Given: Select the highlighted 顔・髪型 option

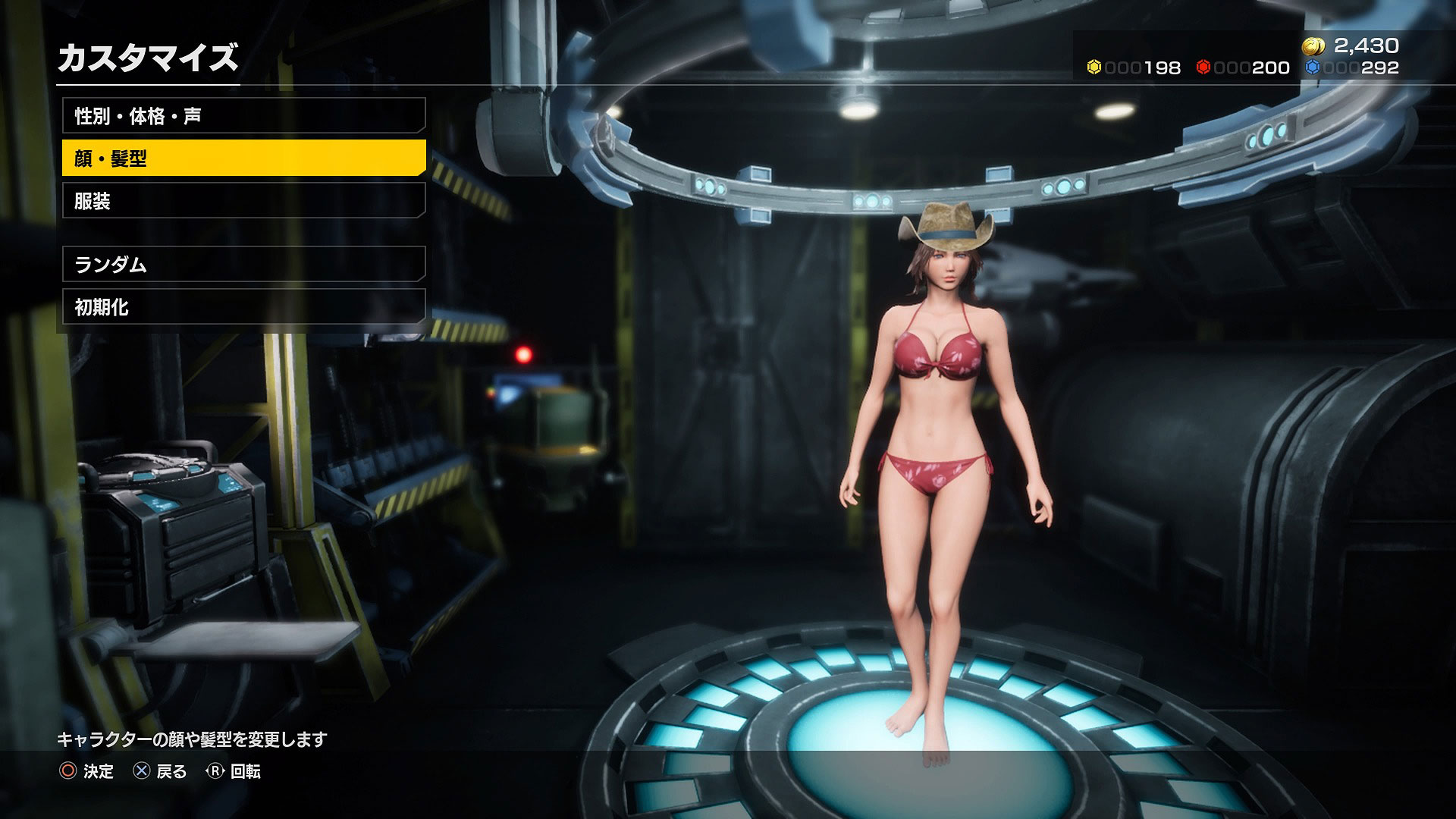Looking at the screenshot, I should coord(243,158).
